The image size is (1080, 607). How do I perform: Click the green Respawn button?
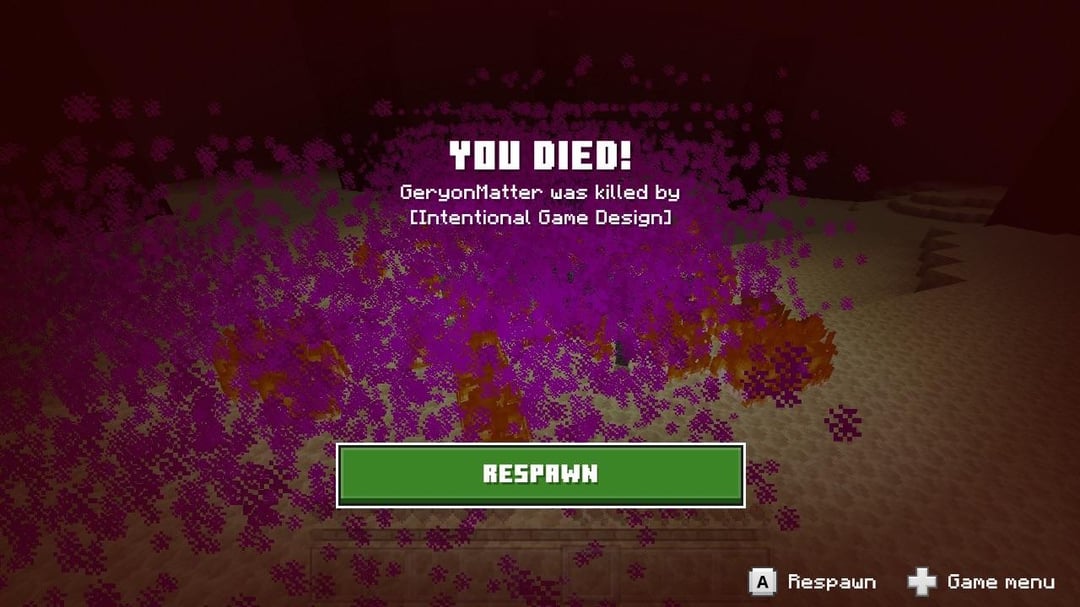tap(540, 475)
